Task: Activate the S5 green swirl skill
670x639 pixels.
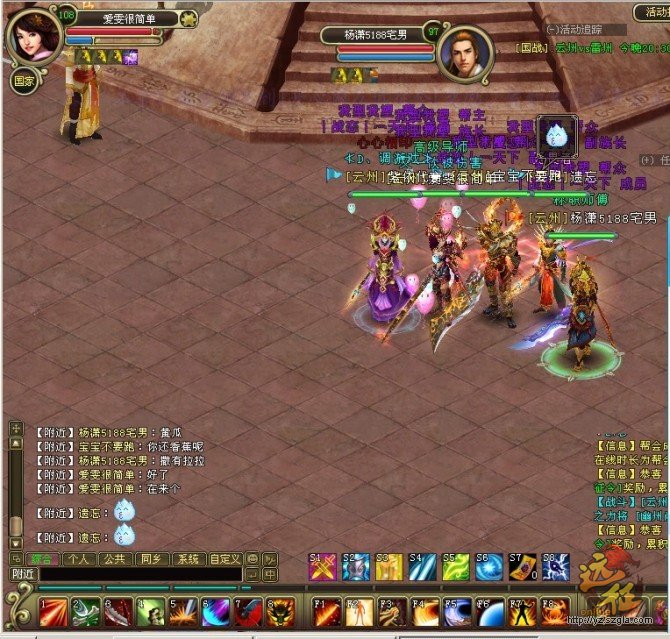Action: pos(455,567)
